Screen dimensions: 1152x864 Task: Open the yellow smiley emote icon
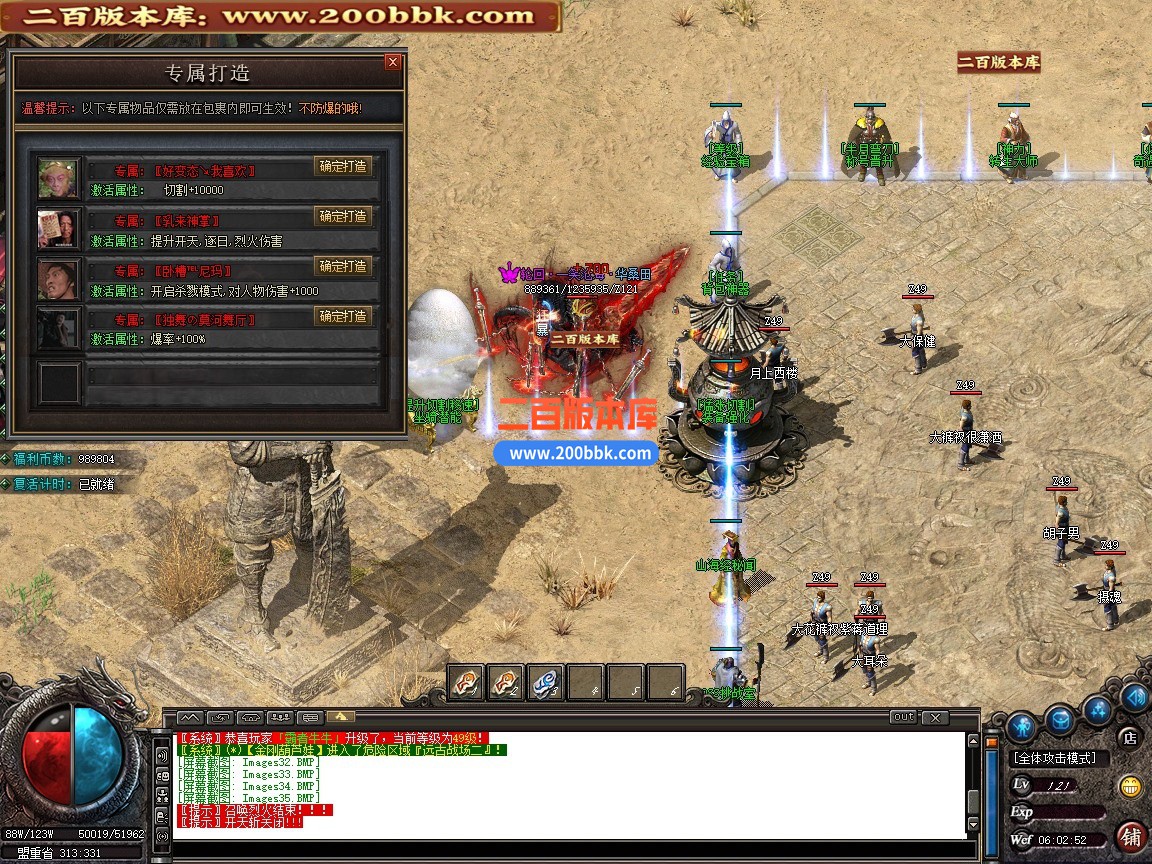1130,786
